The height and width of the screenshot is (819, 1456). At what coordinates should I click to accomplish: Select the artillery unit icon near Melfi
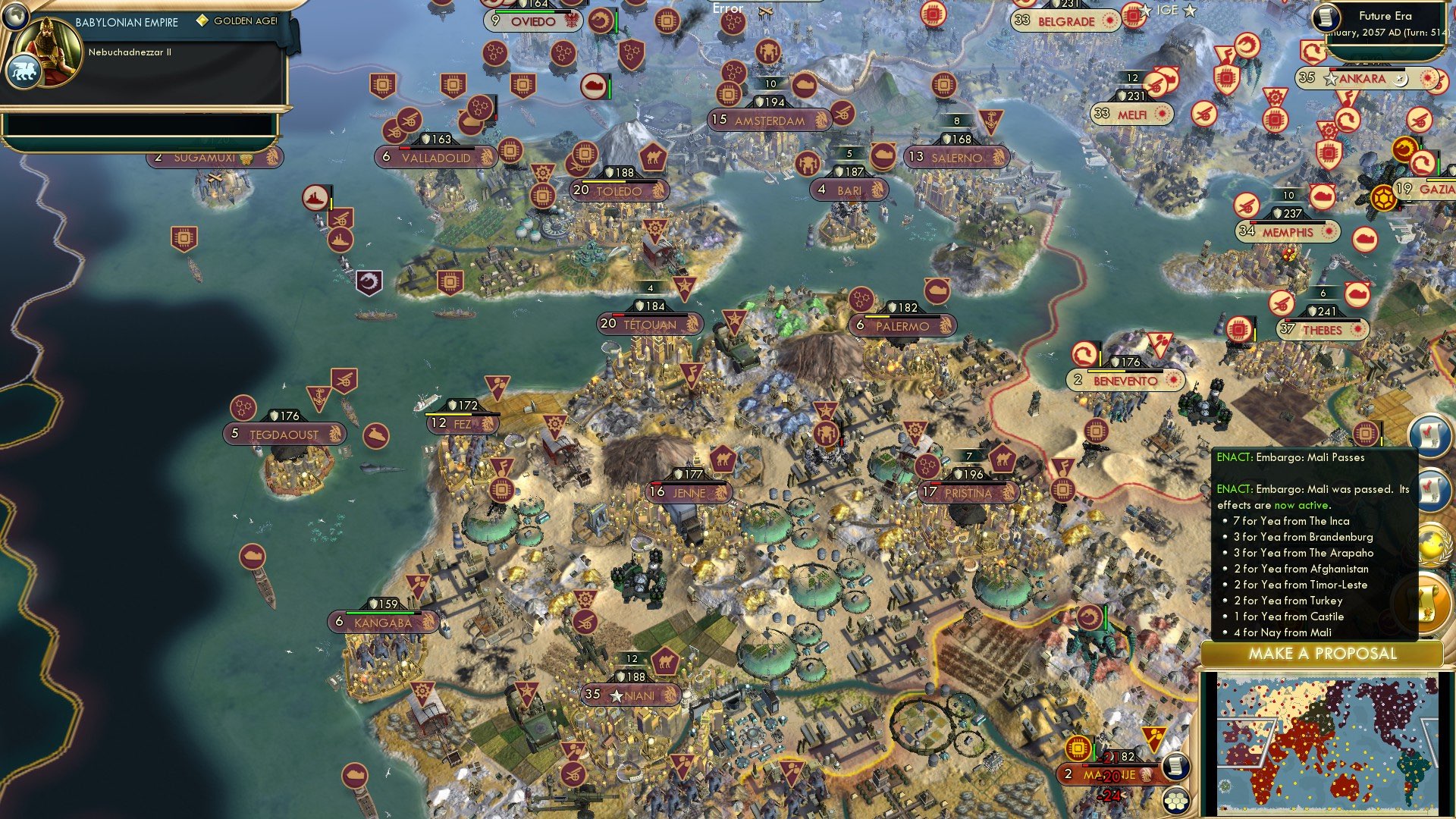pyautogui.click(x=1156, y=86)
